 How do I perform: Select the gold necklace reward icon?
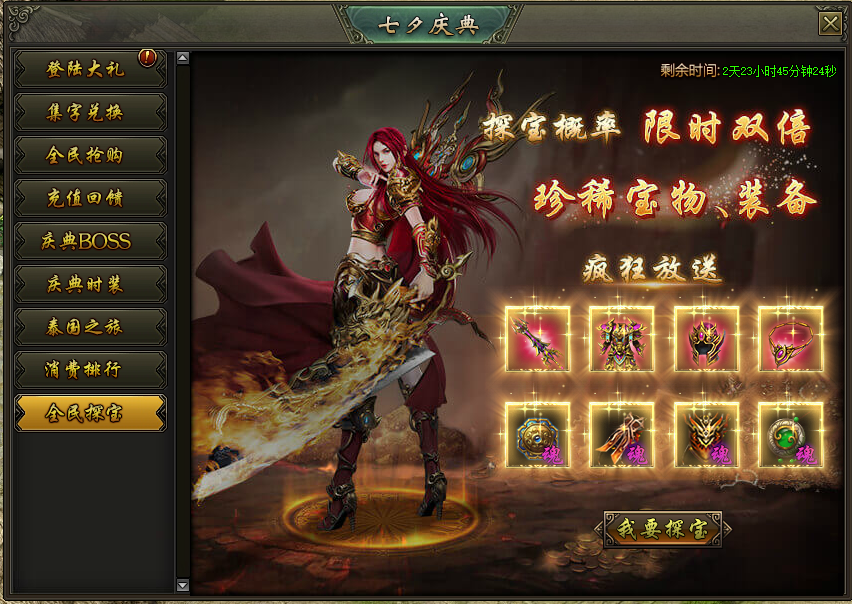pyautogui.click(x=790, y=339)
